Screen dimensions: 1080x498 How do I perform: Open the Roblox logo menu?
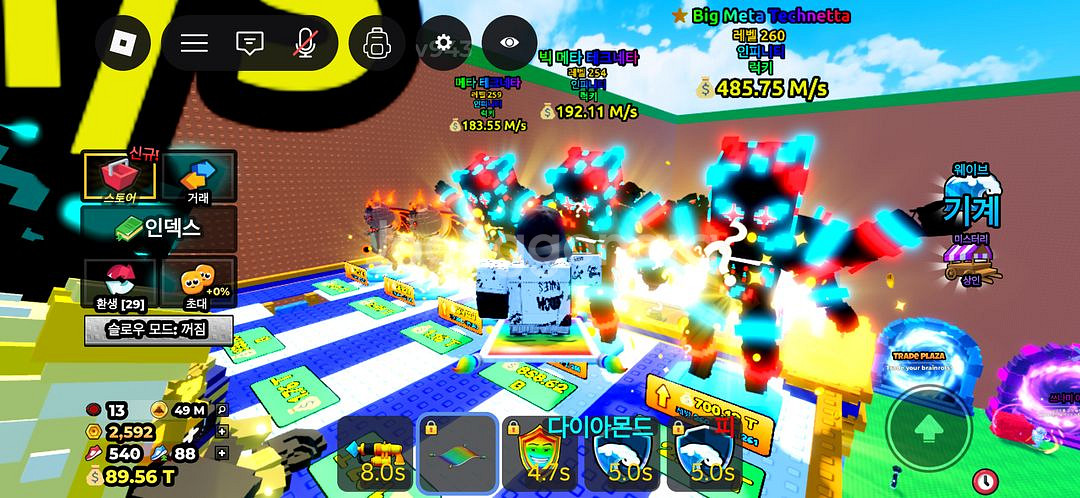[123, 42]
